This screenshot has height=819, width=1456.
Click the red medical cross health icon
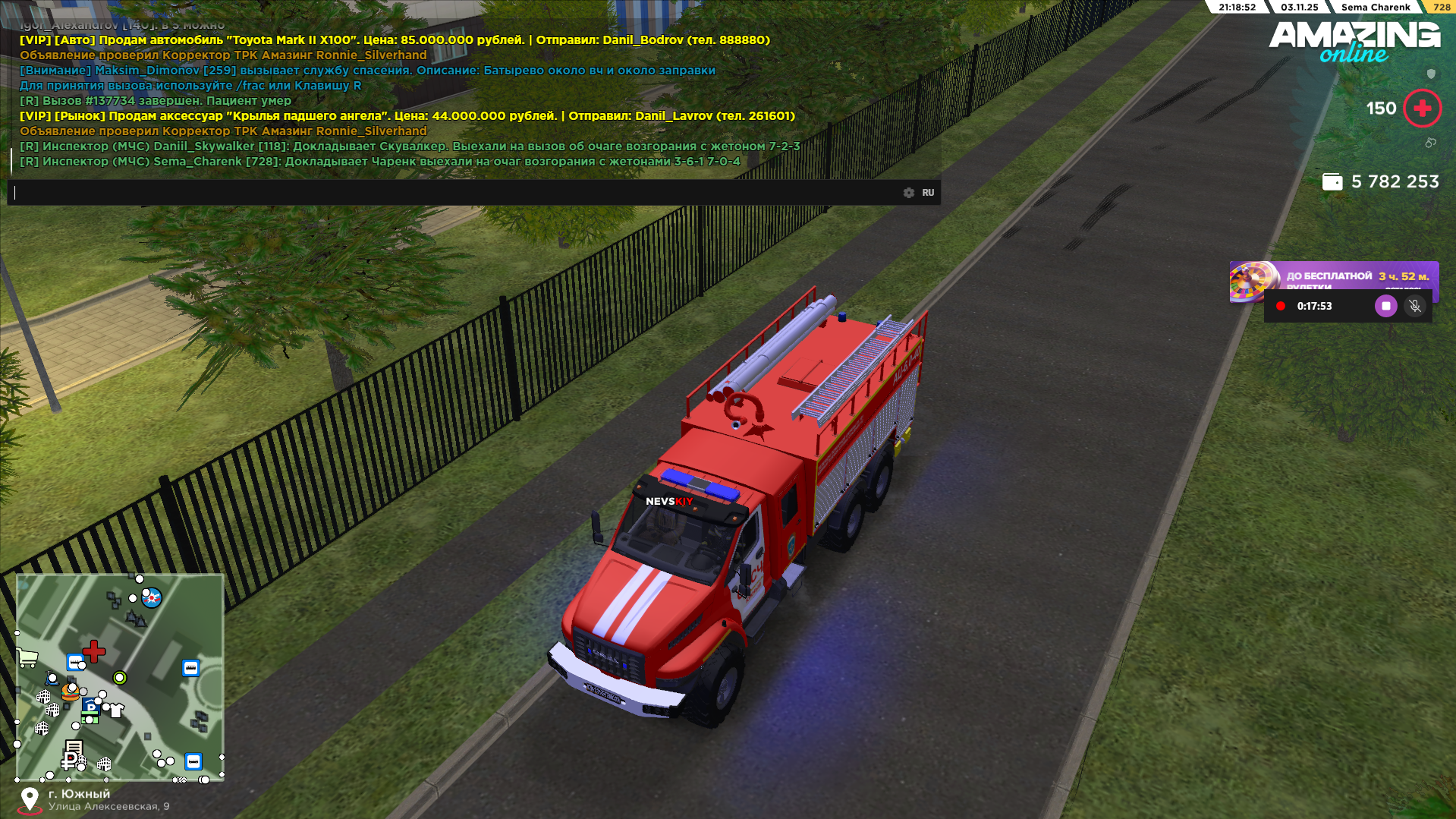[1423, 109]
